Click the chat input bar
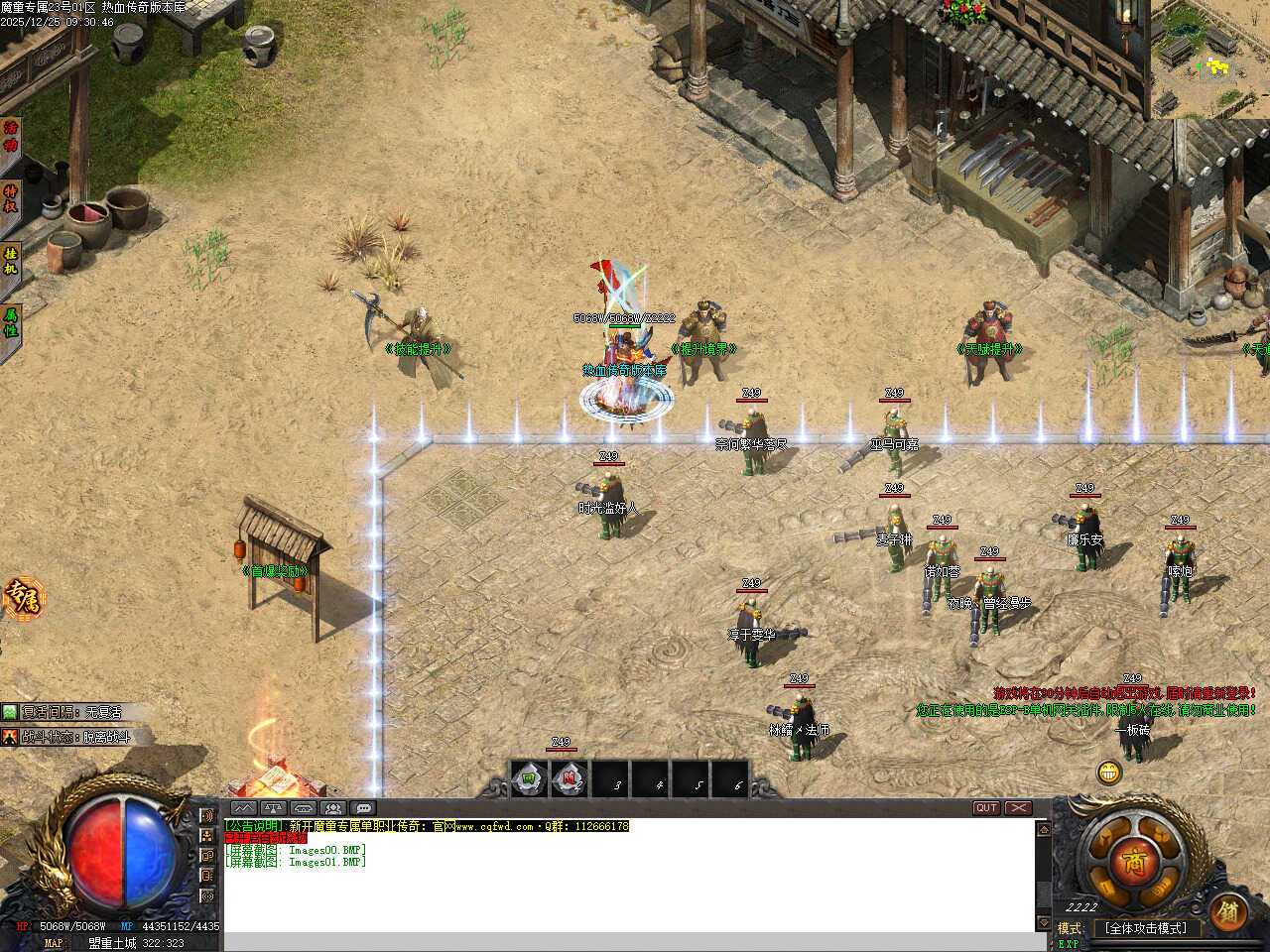The height and width of the screenshot is (952, 1270). pyautogui.click(x=630, y=941)
